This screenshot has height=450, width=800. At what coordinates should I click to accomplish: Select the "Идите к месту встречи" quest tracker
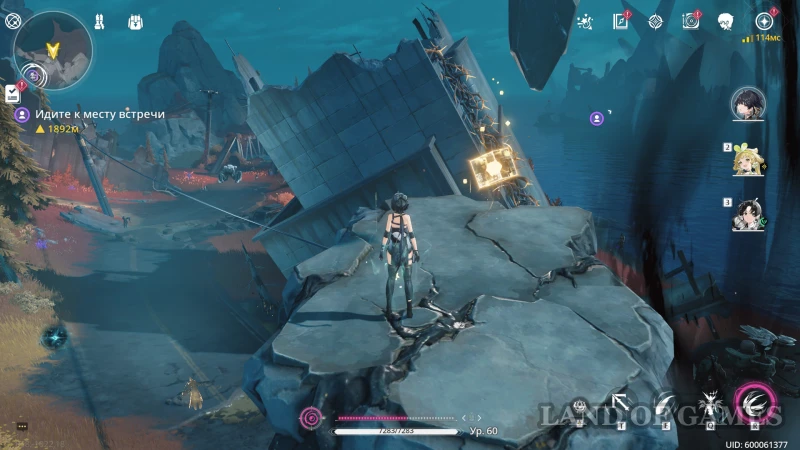90,114
